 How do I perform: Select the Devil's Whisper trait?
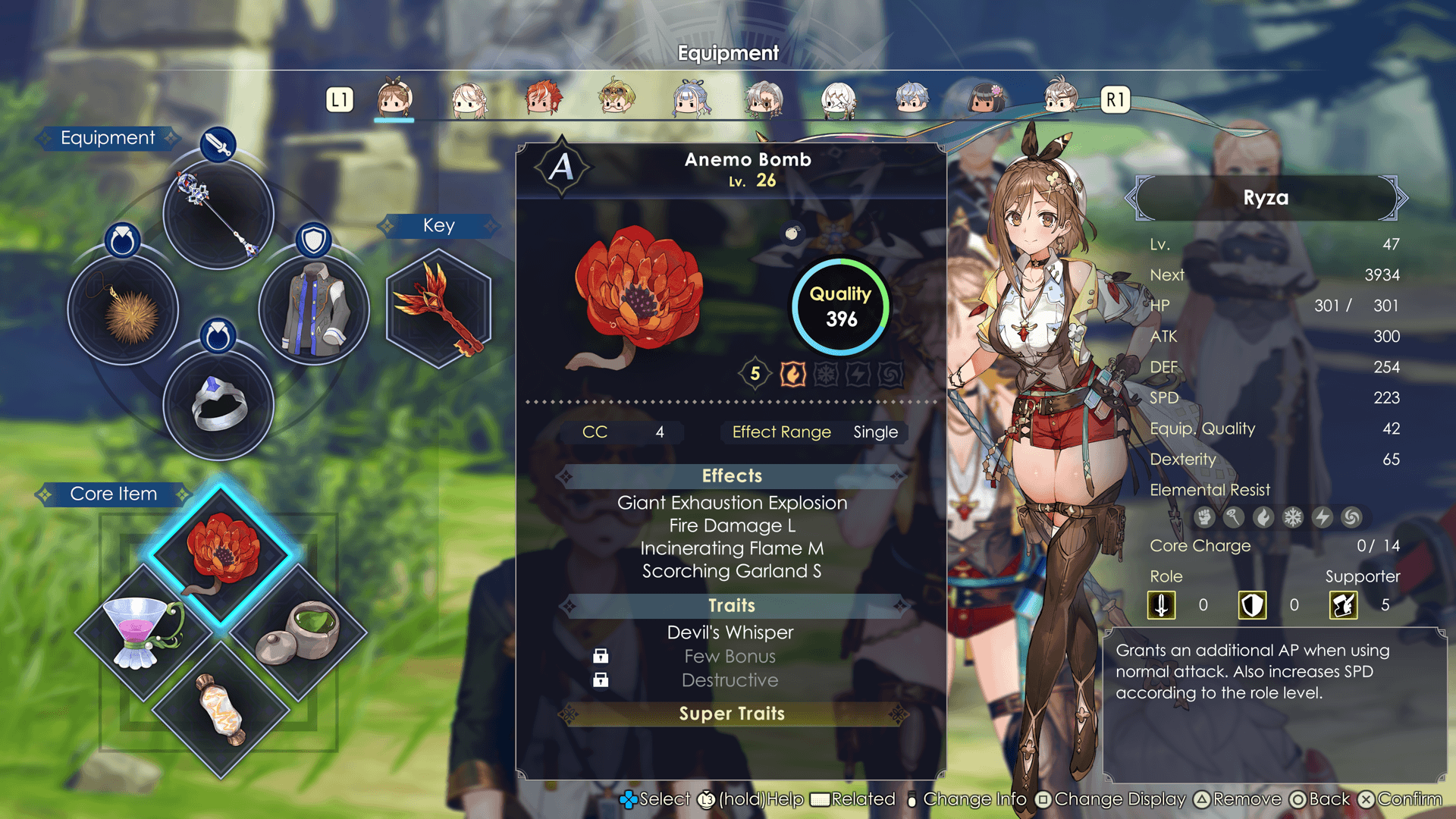[730, 632]
